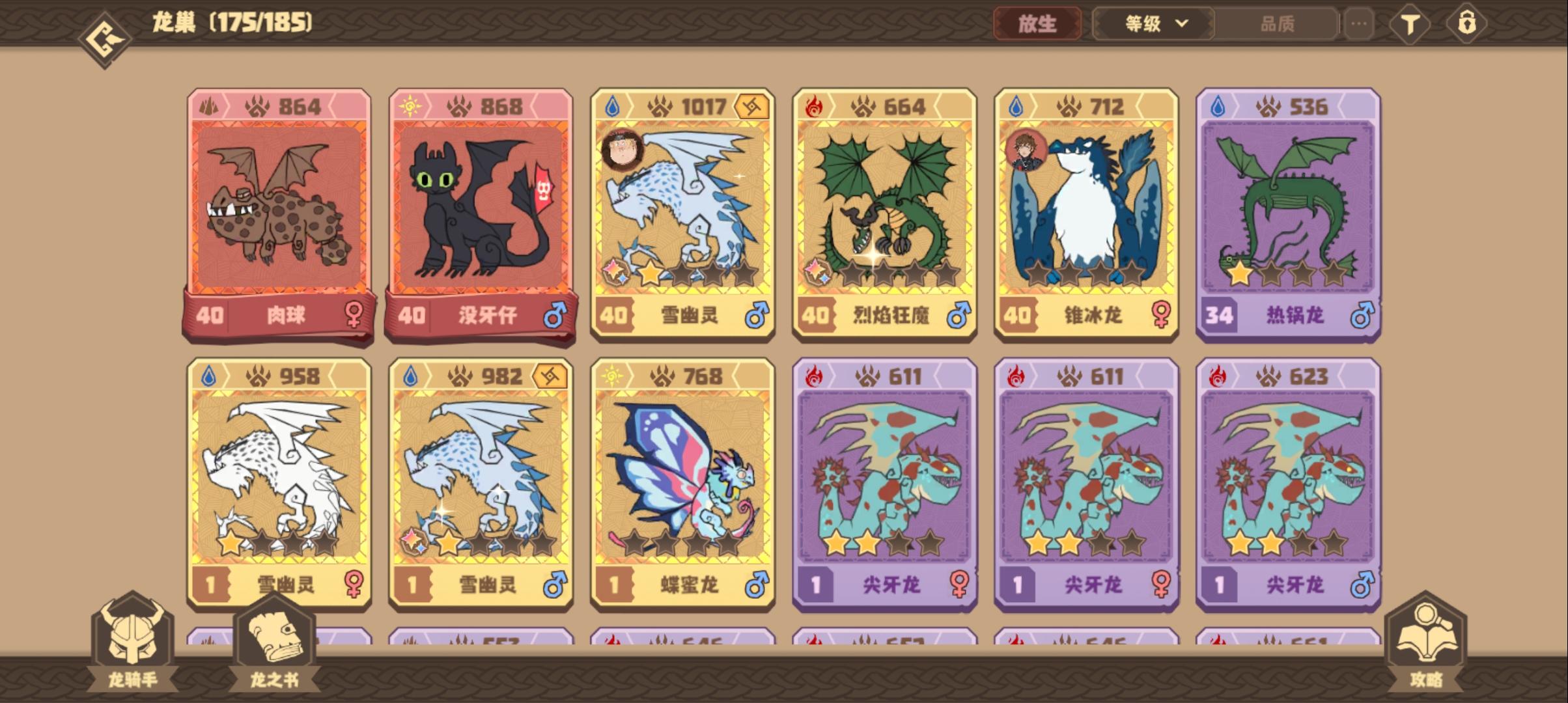The image size is (1568, 703).
Task: Open the 等级 level sorting dropdown
Action: 1152,23
